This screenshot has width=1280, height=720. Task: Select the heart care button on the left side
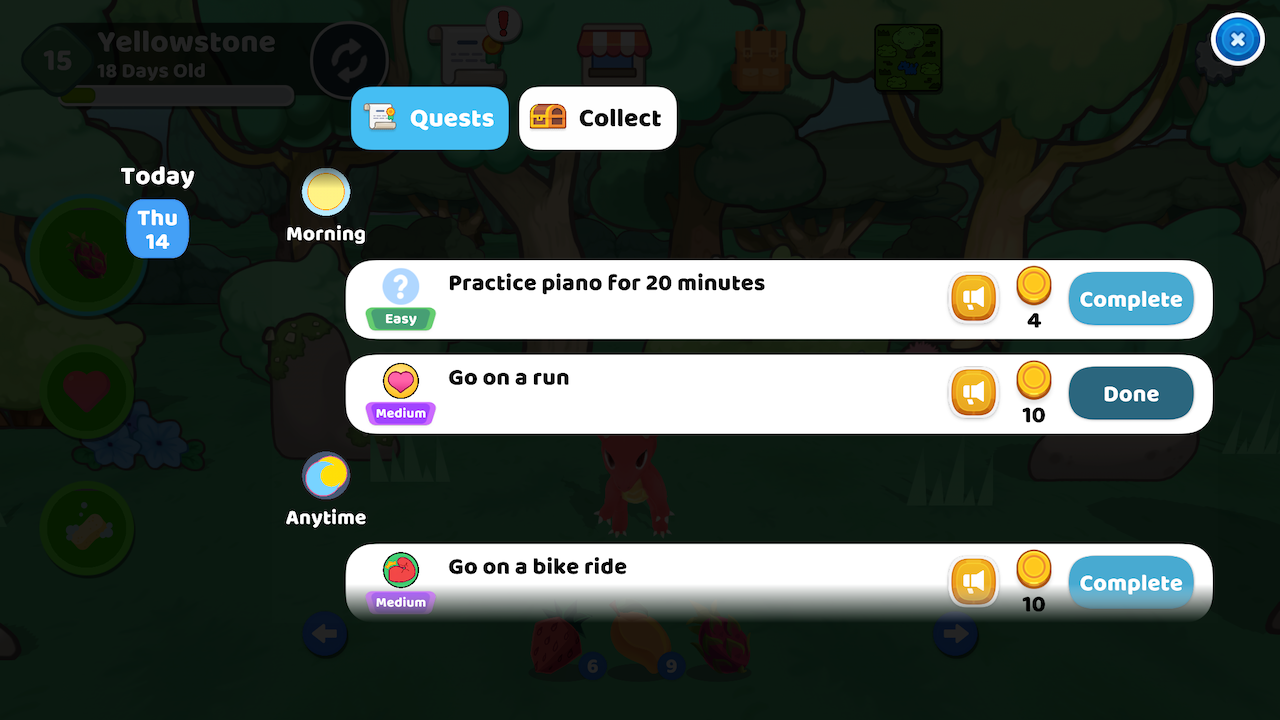pos(87,391)
